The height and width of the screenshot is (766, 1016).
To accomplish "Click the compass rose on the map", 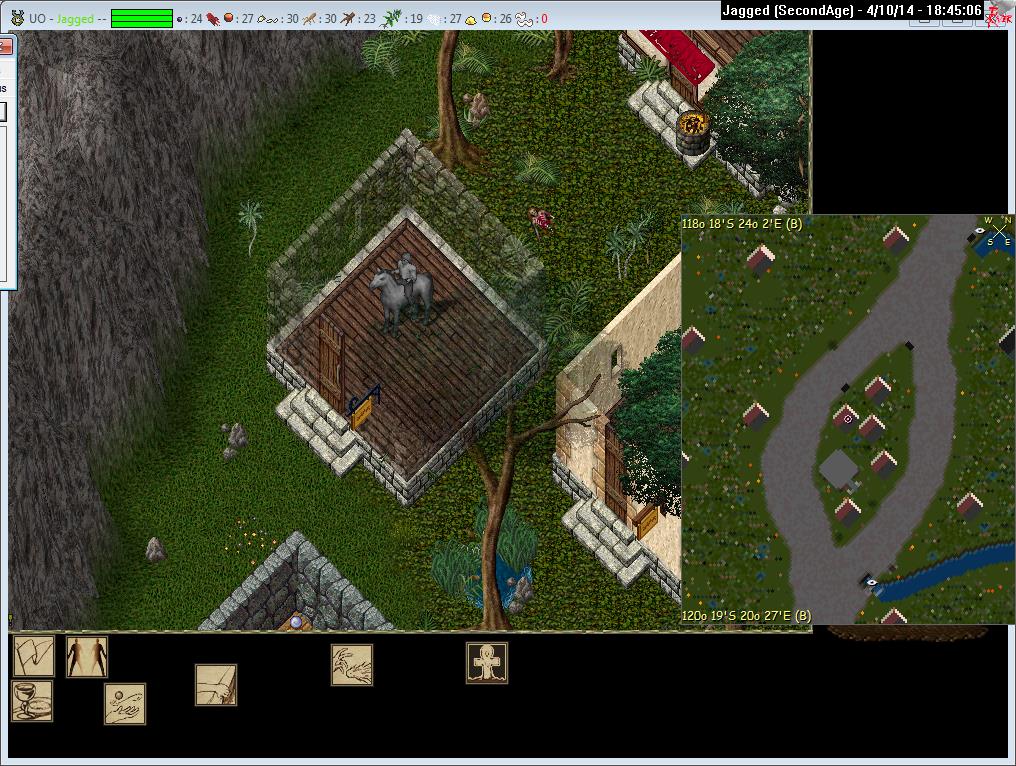I will (x=996, y=233).
